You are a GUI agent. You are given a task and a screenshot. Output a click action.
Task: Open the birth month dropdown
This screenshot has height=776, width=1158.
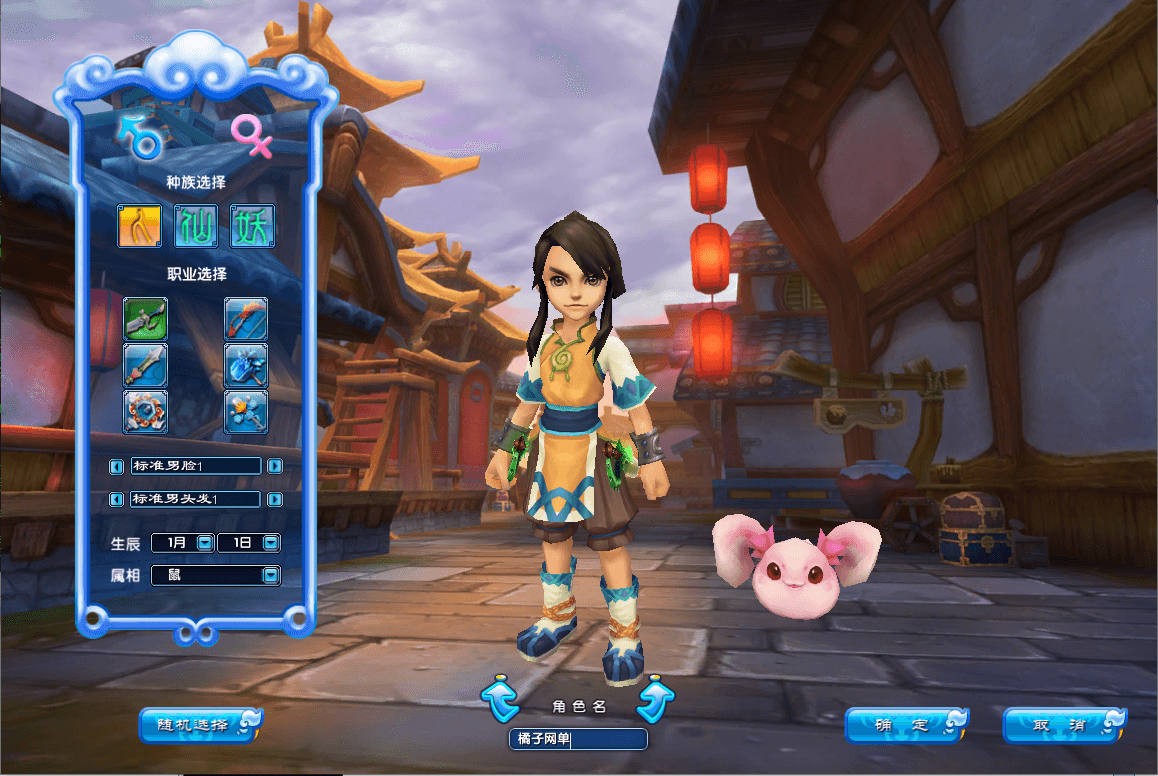(x=204, y=543)
